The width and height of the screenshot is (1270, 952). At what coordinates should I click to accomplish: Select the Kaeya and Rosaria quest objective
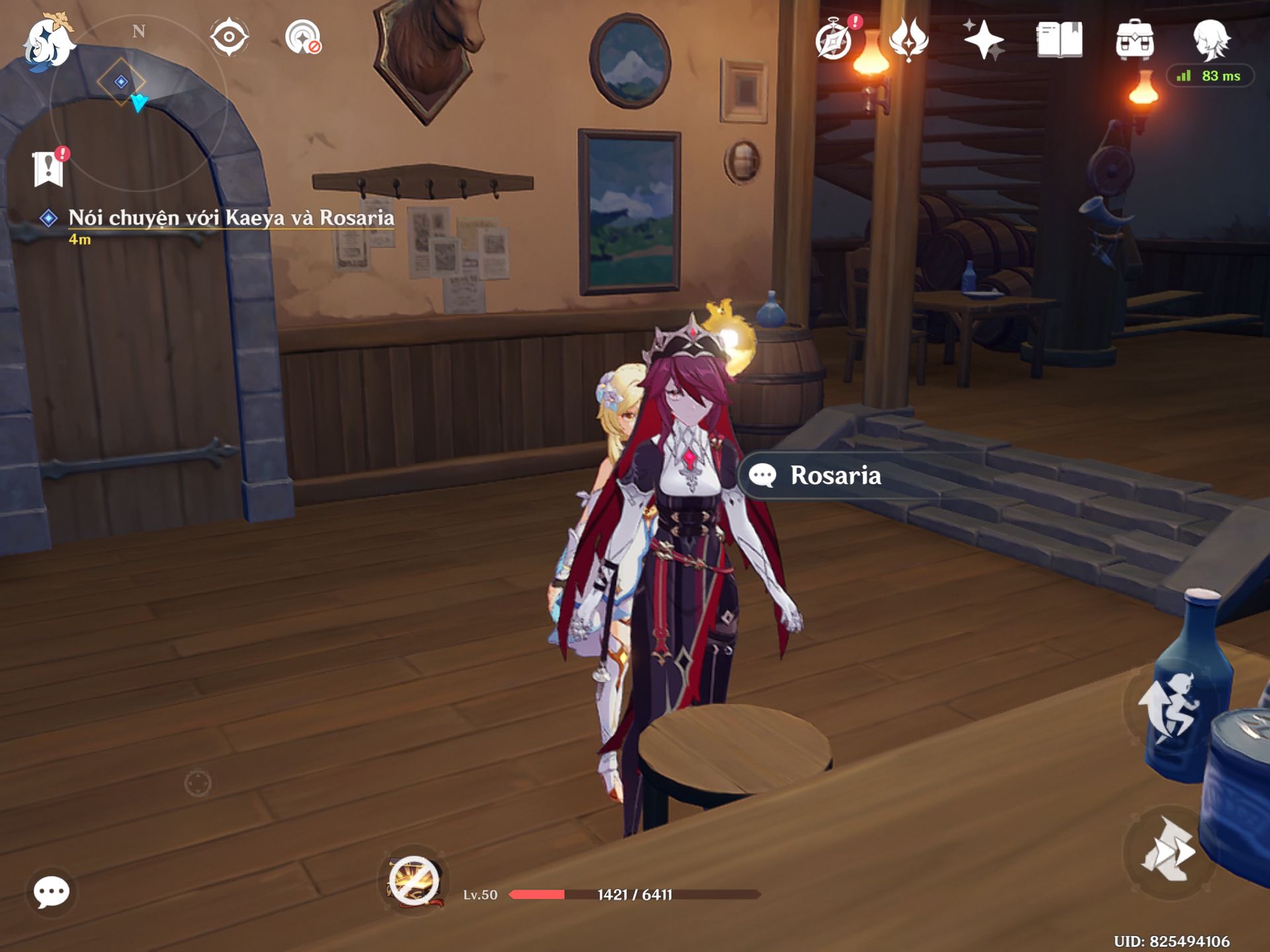coord(230,218)
